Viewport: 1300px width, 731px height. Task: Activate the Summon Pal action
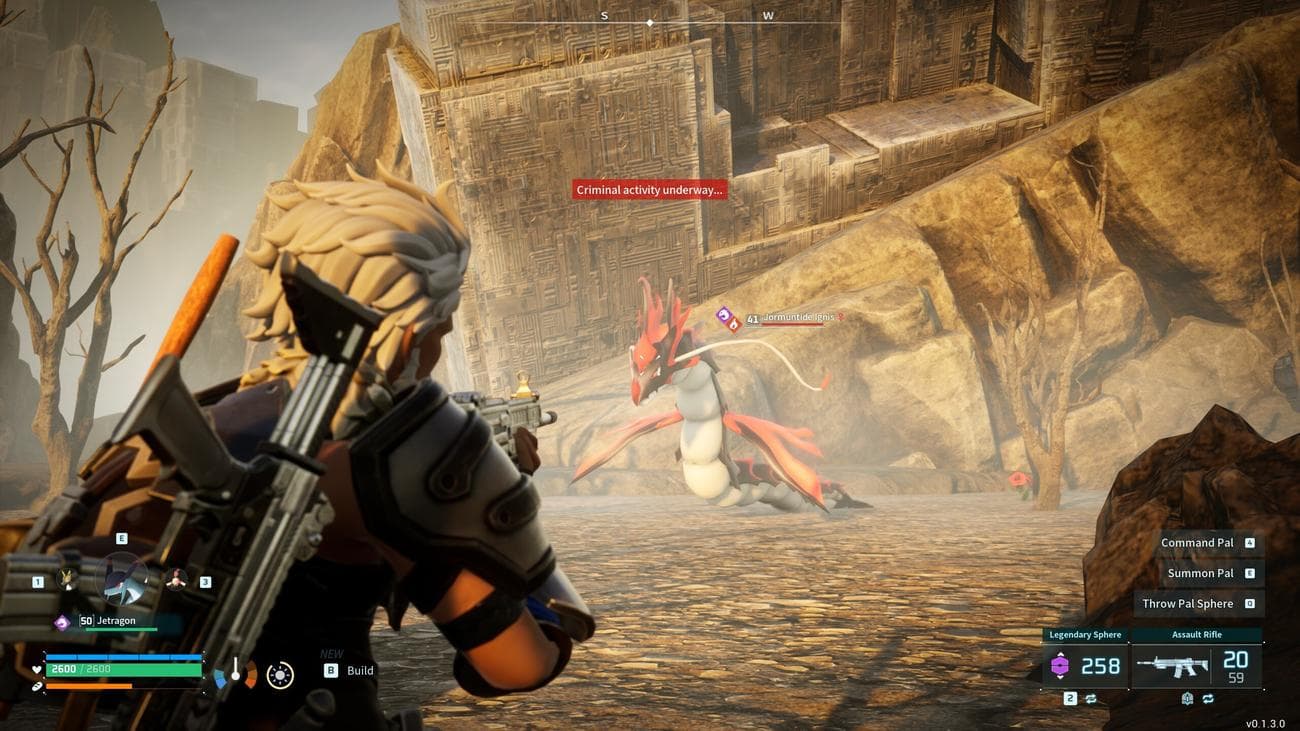(x=1200, y=573)
